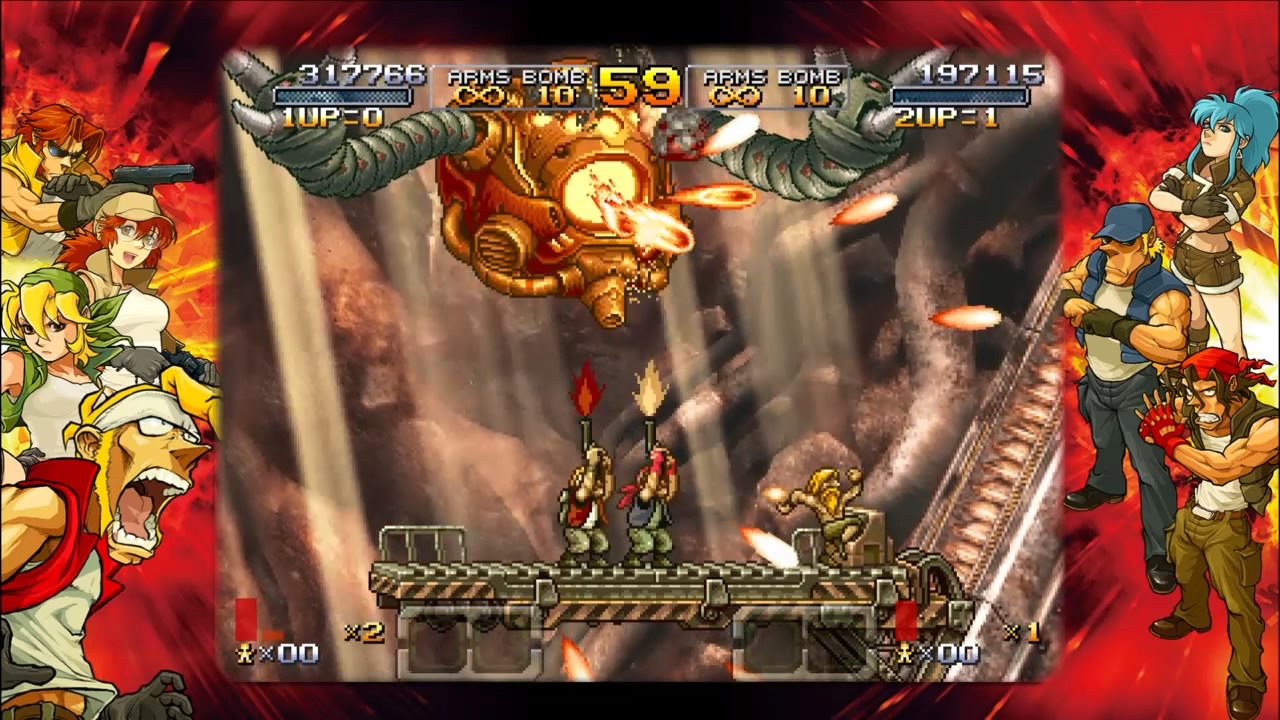The width and height of the screenshot is (1280, 720).
Task: Click the blue health bar under player 1's score
Action: click(340, 95)
